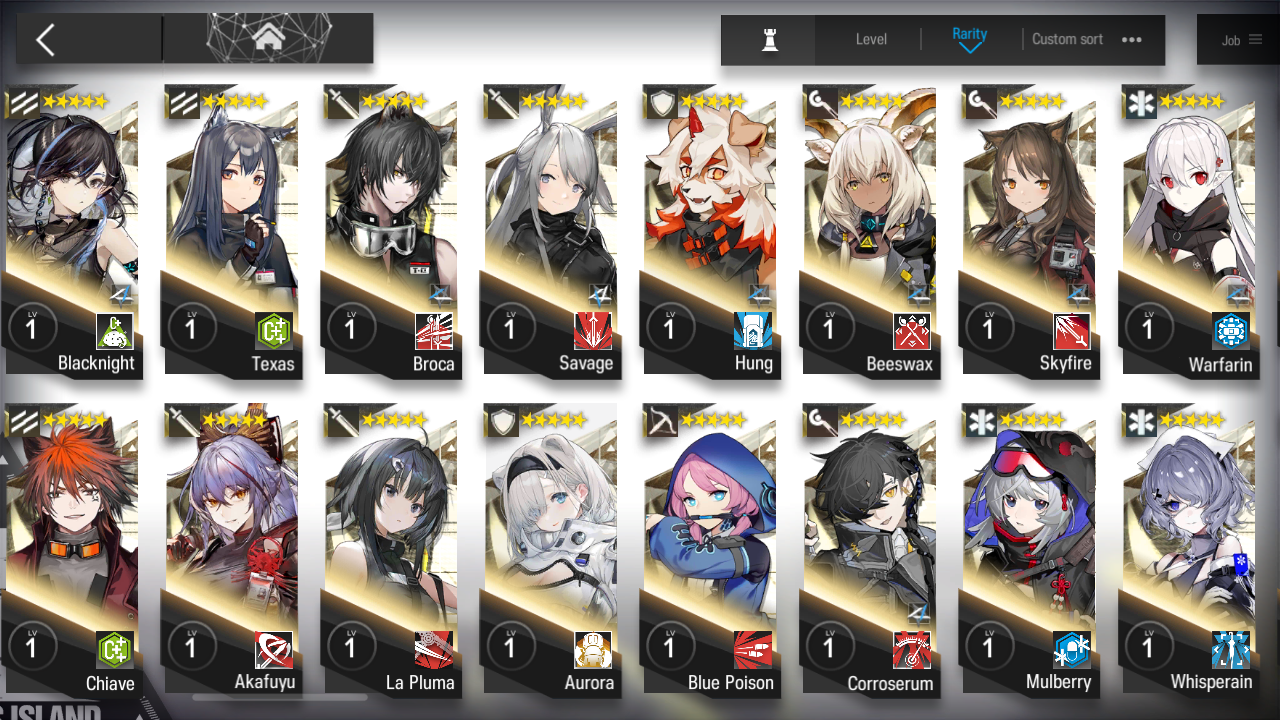Switch sorting to Level
The width and height of the screenshot is (1280, 720).
click(870, 40)
